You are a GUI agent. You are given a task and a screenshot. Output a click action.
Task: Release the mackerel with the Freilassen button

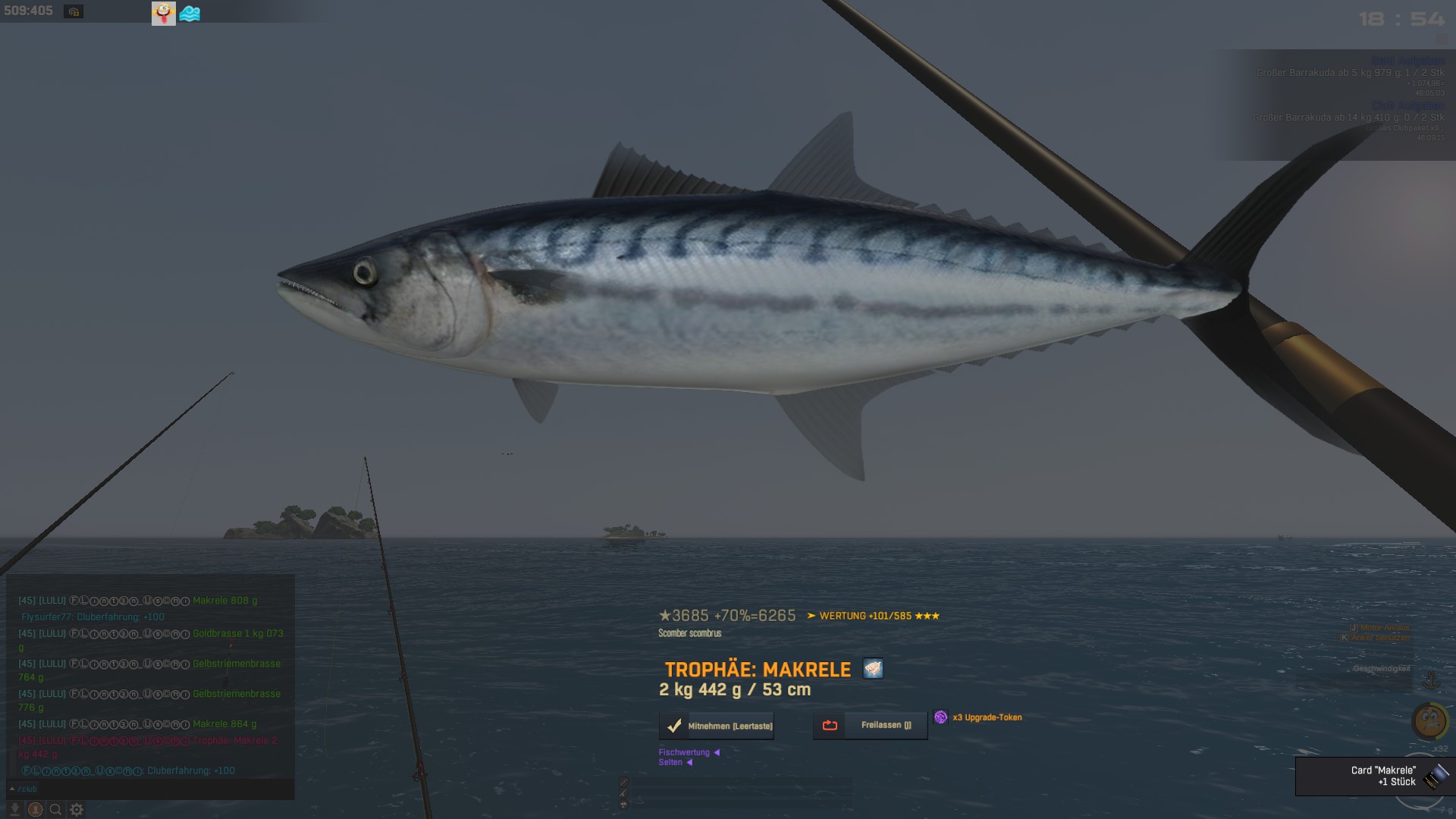871,725
